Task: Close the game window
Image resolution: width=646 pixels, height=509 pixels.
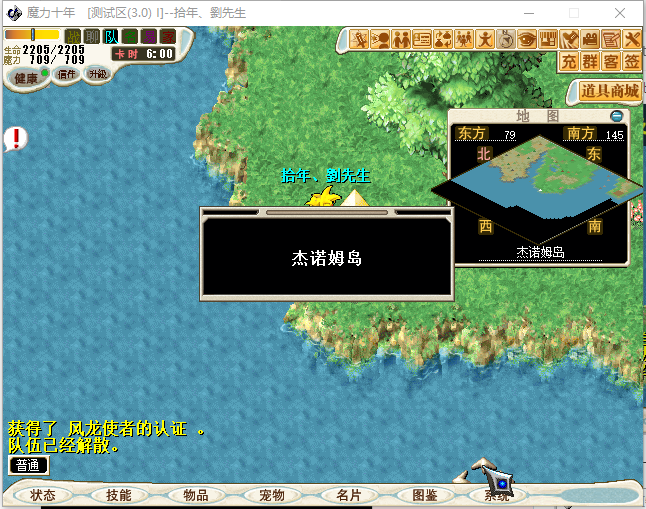Action: point(621,13)
